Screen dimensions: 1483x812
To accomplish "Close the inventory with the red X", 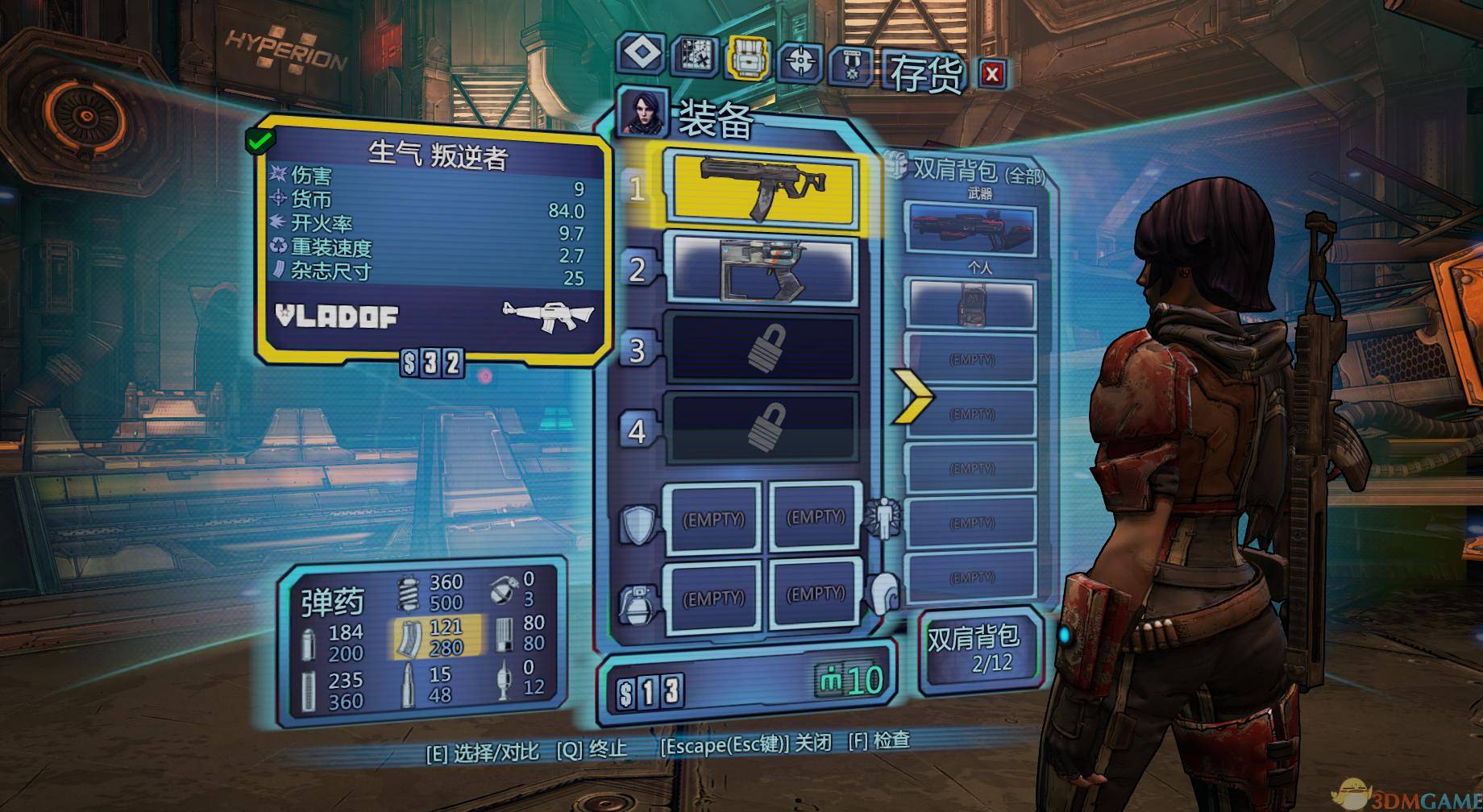I will pos(992,74).
